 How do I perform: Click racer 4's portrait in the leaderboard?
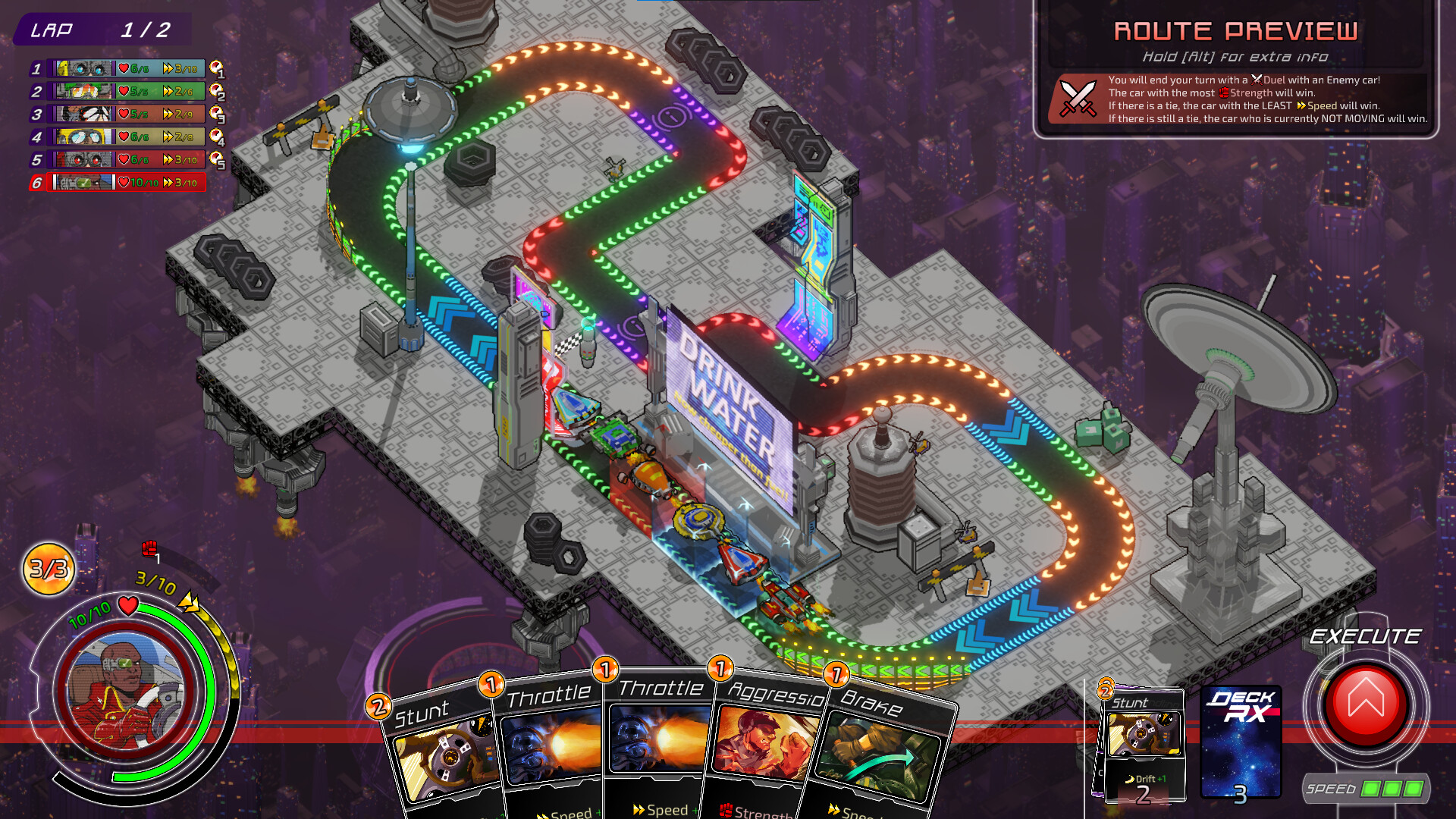click(83, 137)
